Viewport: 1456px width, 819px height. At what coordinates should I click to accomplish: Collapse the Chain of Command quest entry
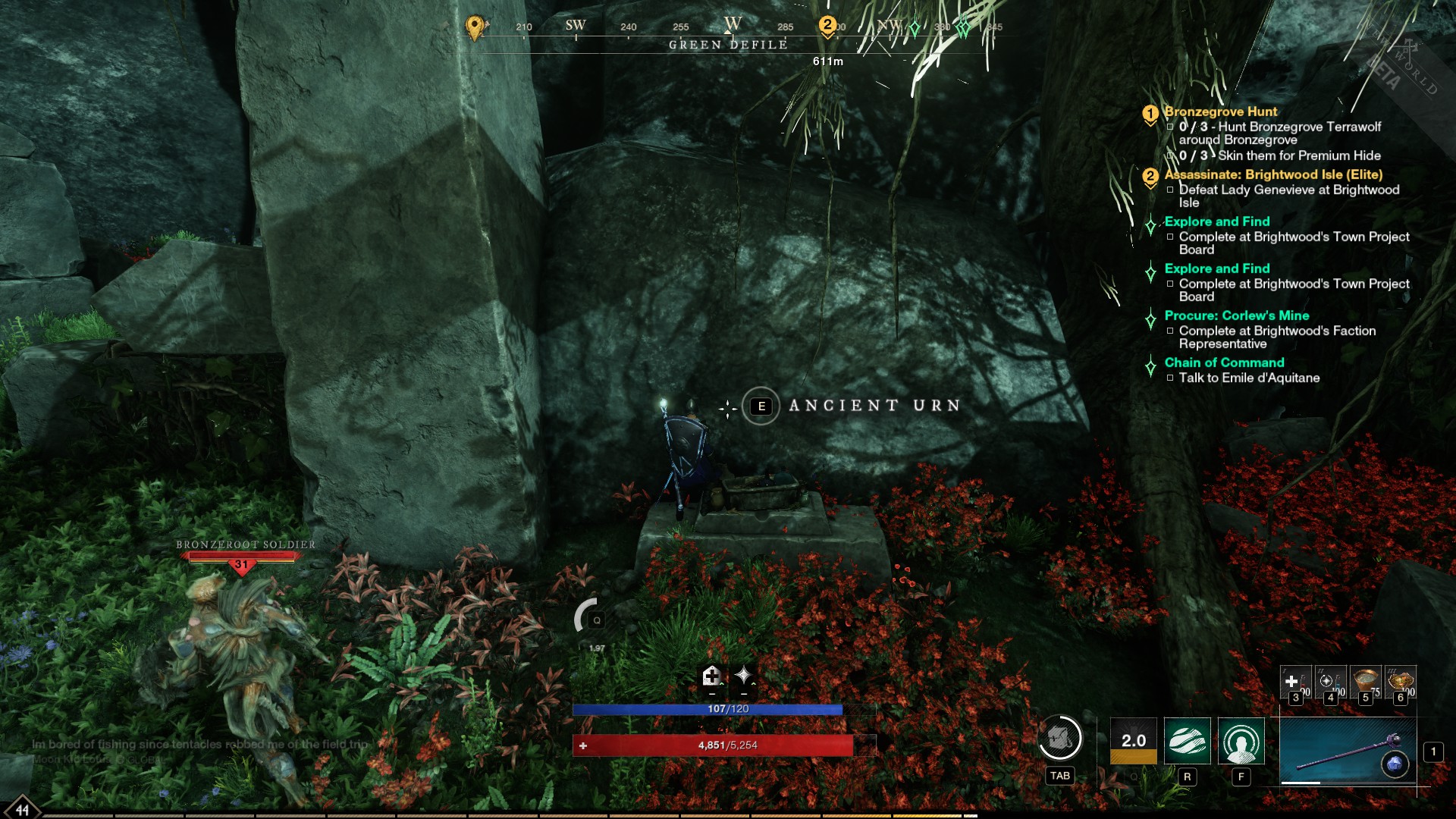(x=1149, y=362)
